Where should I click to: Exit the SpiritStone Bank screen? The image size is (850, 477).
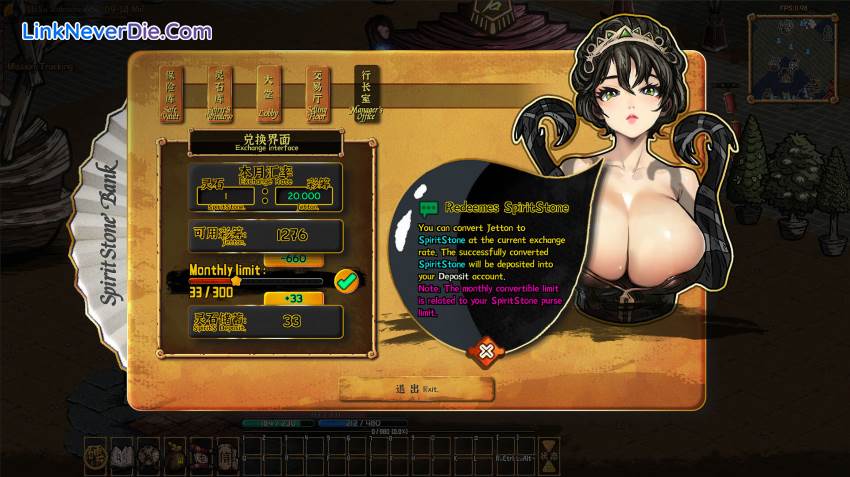click(416, 388)
